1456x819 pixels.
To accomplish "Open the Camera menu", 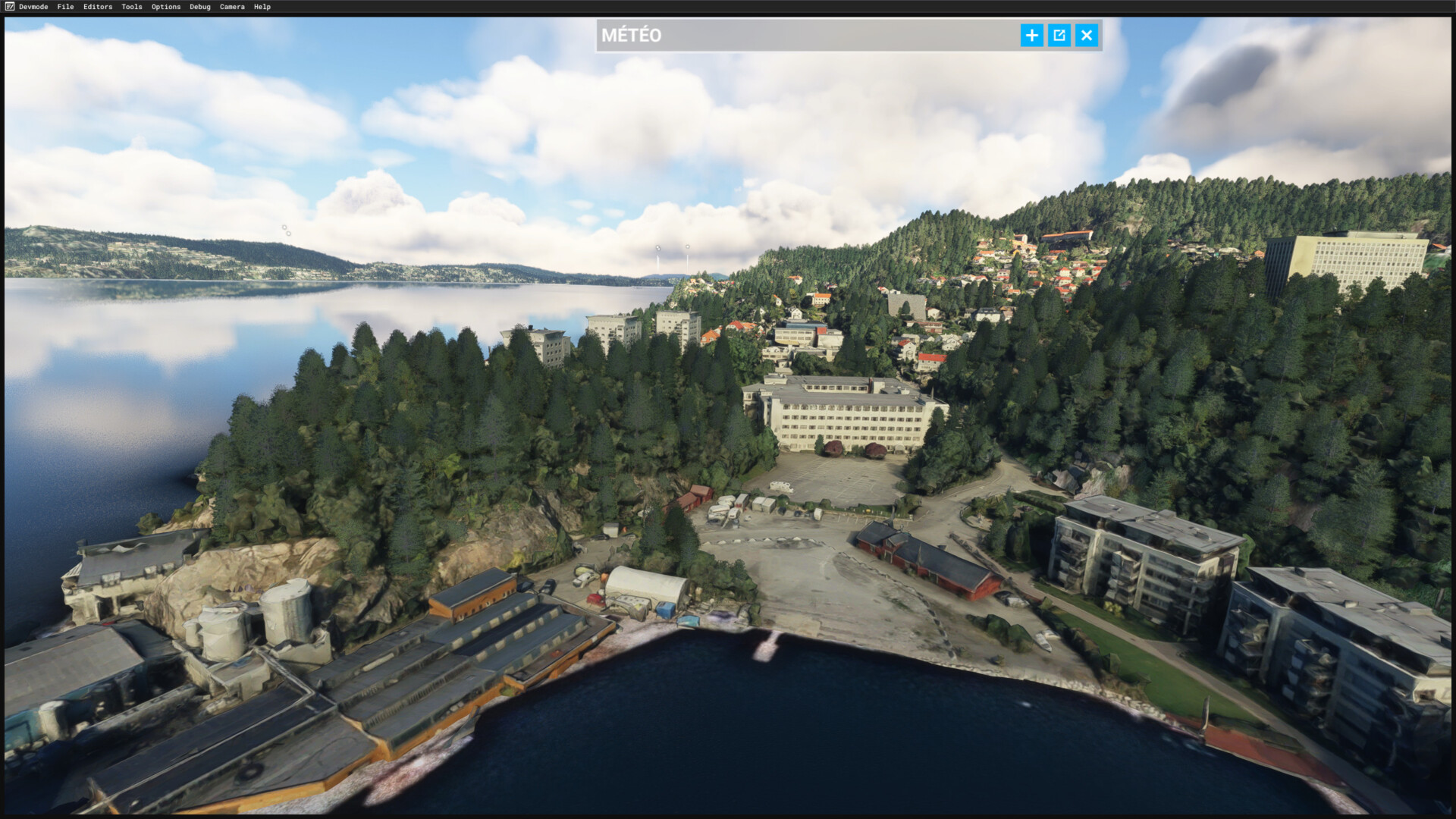I will [232, 7].
